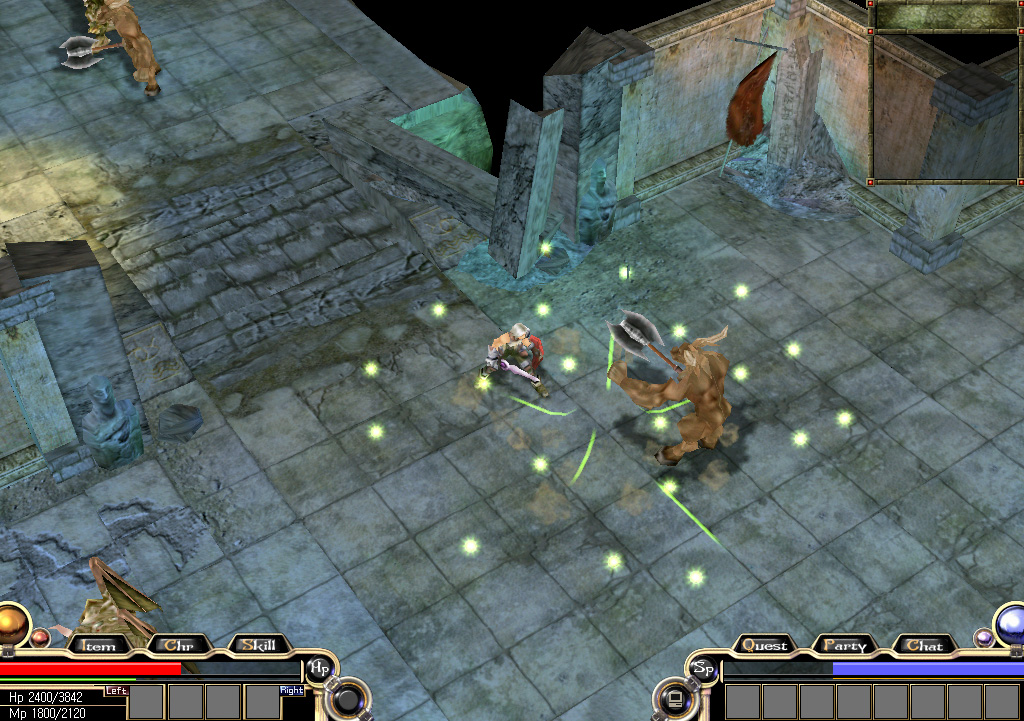Select the small purple orb
The image size is (1024, 721).
[984, 637]
